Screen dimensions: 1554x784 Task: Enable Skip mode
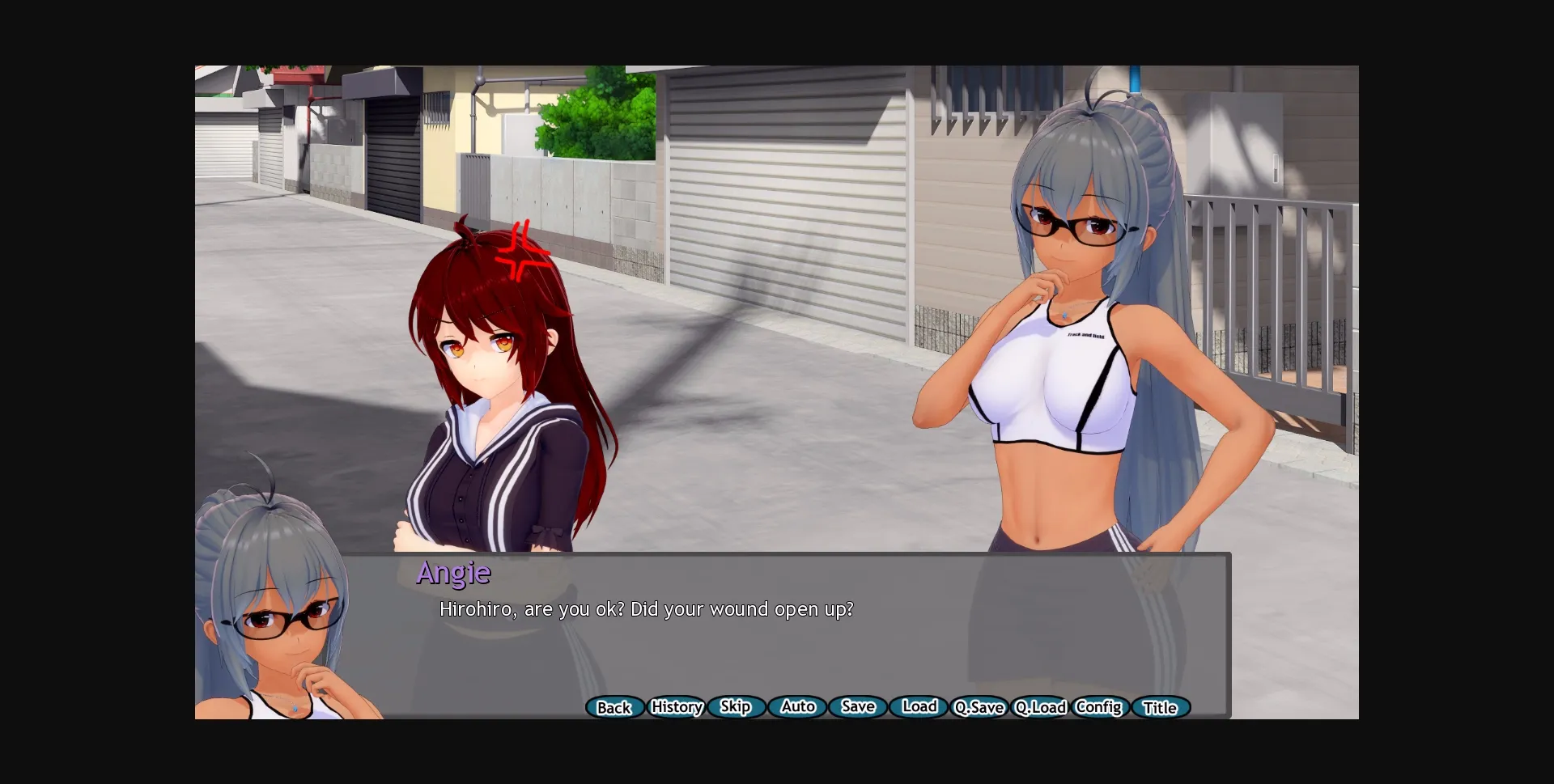point(735,707)
